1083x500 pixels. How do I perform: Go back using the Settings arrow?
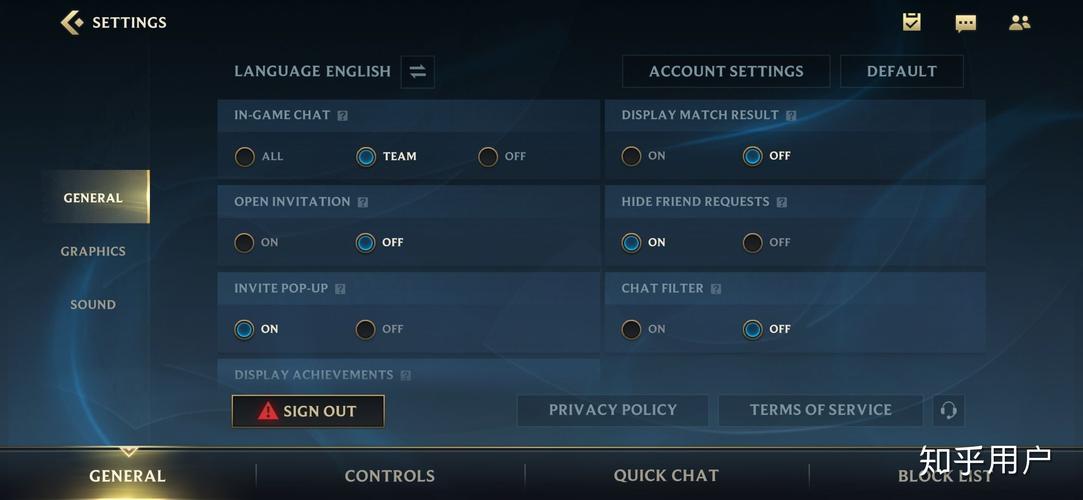tap(72, 23)
